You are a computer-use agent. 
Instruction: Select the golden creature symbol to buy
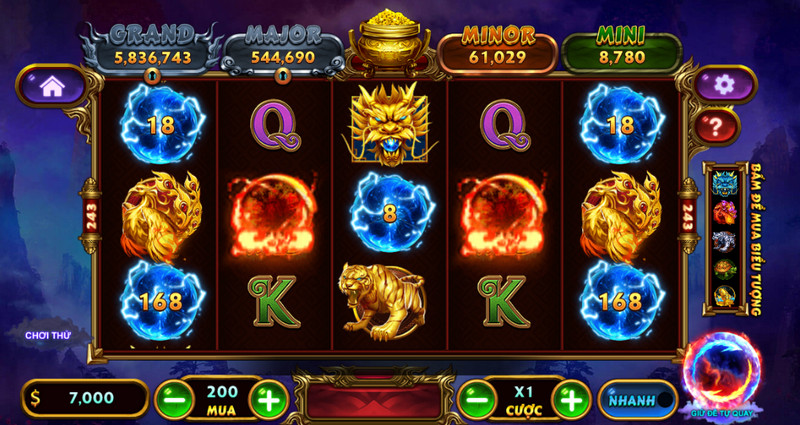coord(725,296)
